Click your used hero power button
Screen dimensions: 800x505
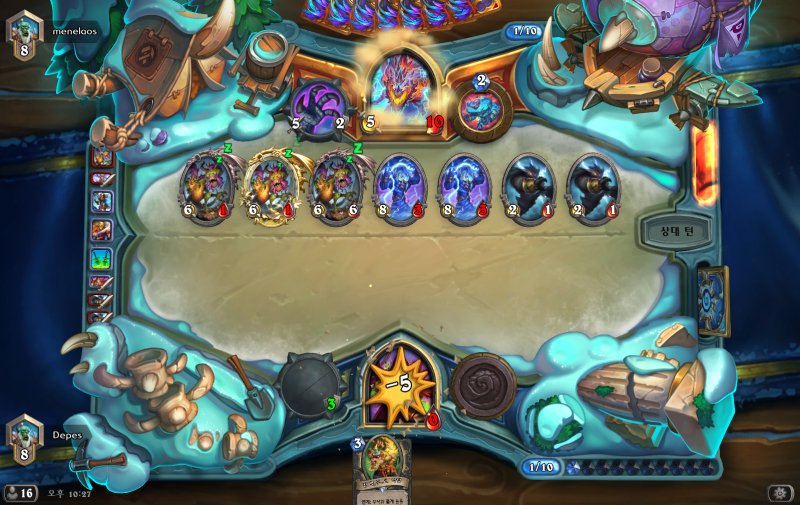tap(483, 385)
